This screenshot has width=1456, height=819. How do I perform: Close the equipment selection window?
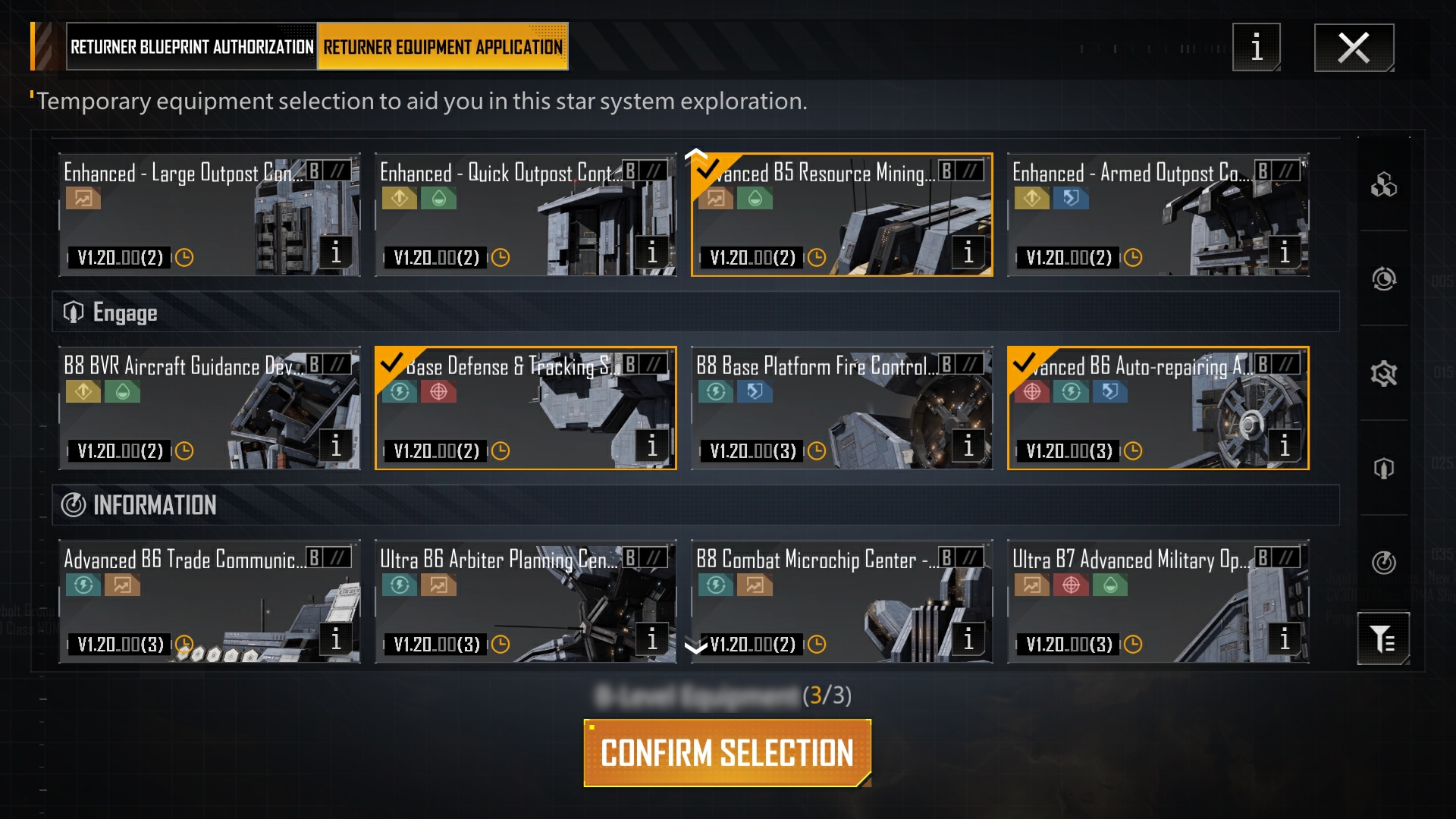(1354, 48)
